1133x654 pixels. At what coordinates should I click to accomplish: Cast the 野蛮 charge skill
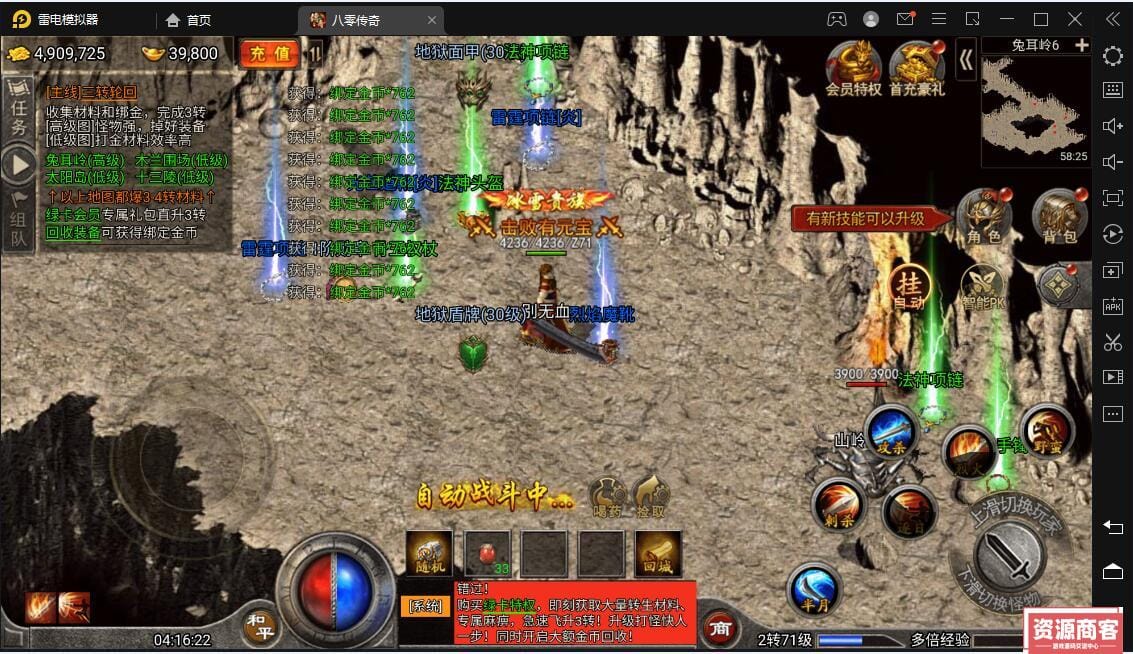1046,431
